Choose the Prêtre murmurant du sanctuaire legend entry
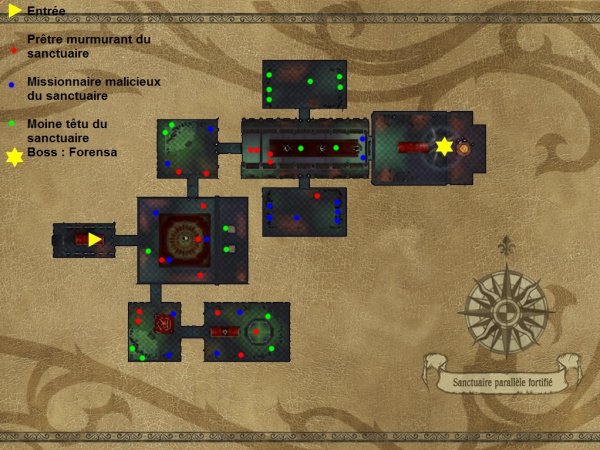Screen dimensions: 600x450 pyautogui.click(x=88, y=46)
